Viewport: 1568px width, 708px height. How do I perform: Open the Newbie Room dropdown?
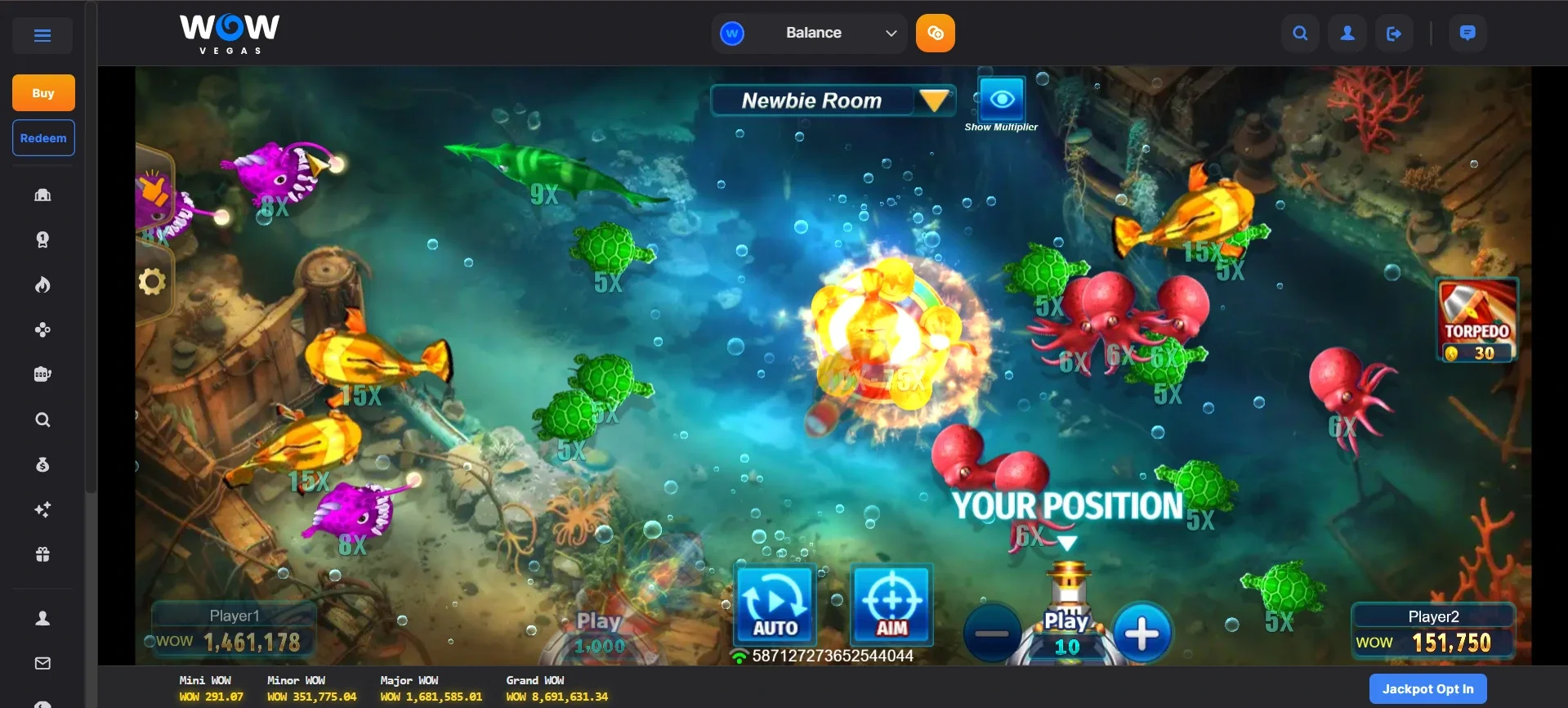(934, 101)
